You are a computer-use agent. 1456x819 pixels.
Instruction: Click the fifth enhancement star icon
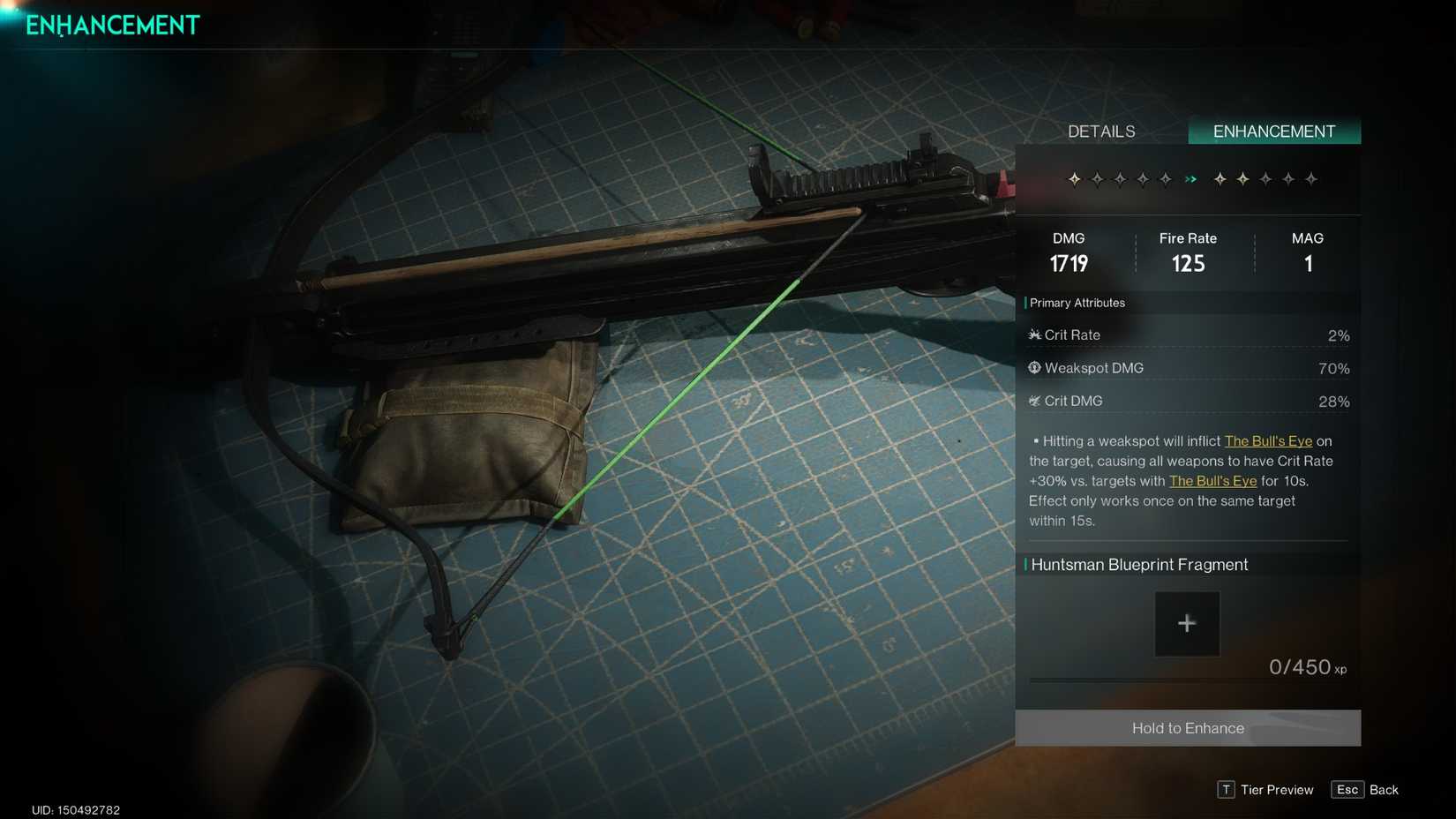1166,179
